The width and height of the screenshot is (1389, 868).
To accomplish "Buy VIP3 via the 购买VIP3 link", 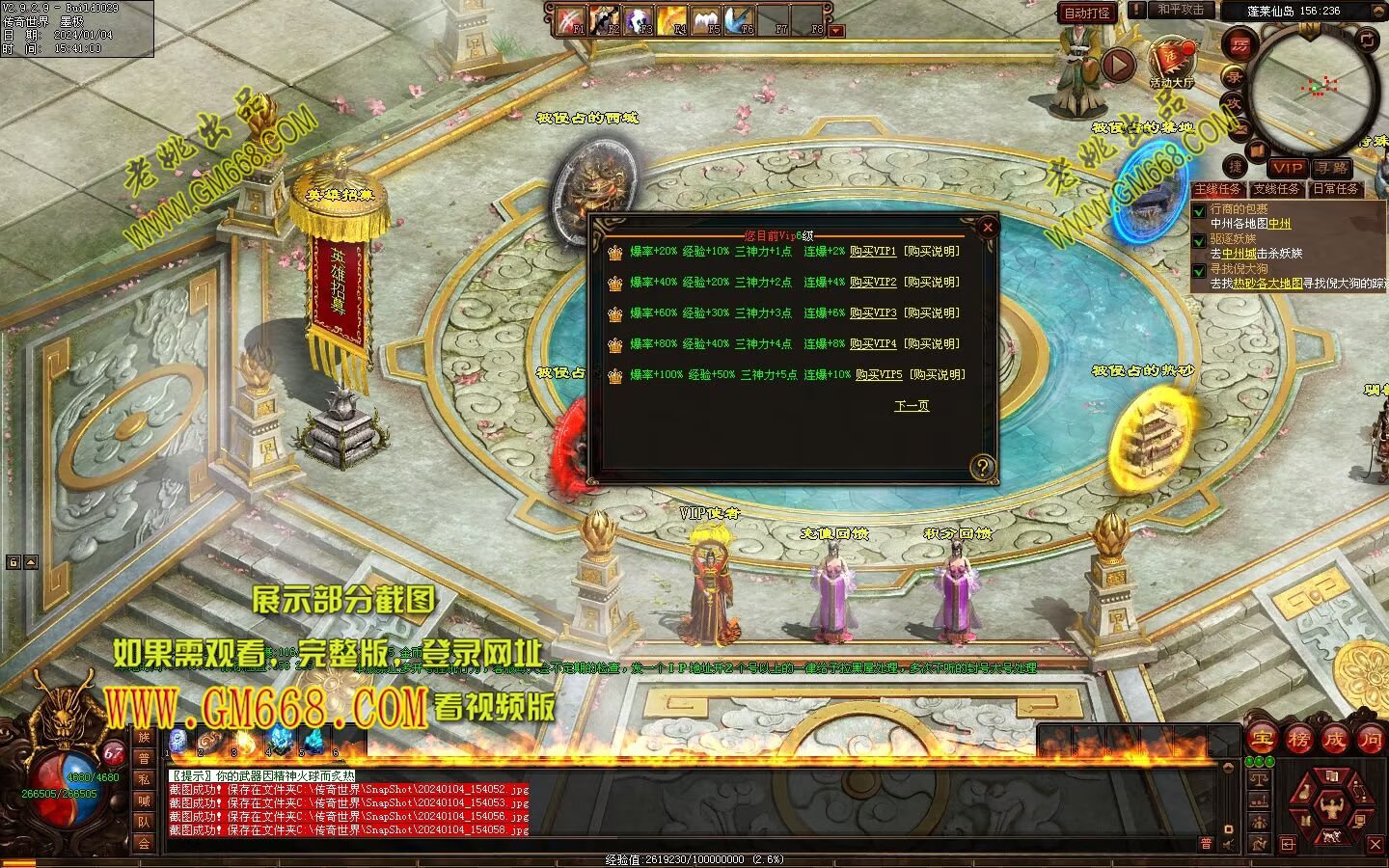I will (872, 313).
